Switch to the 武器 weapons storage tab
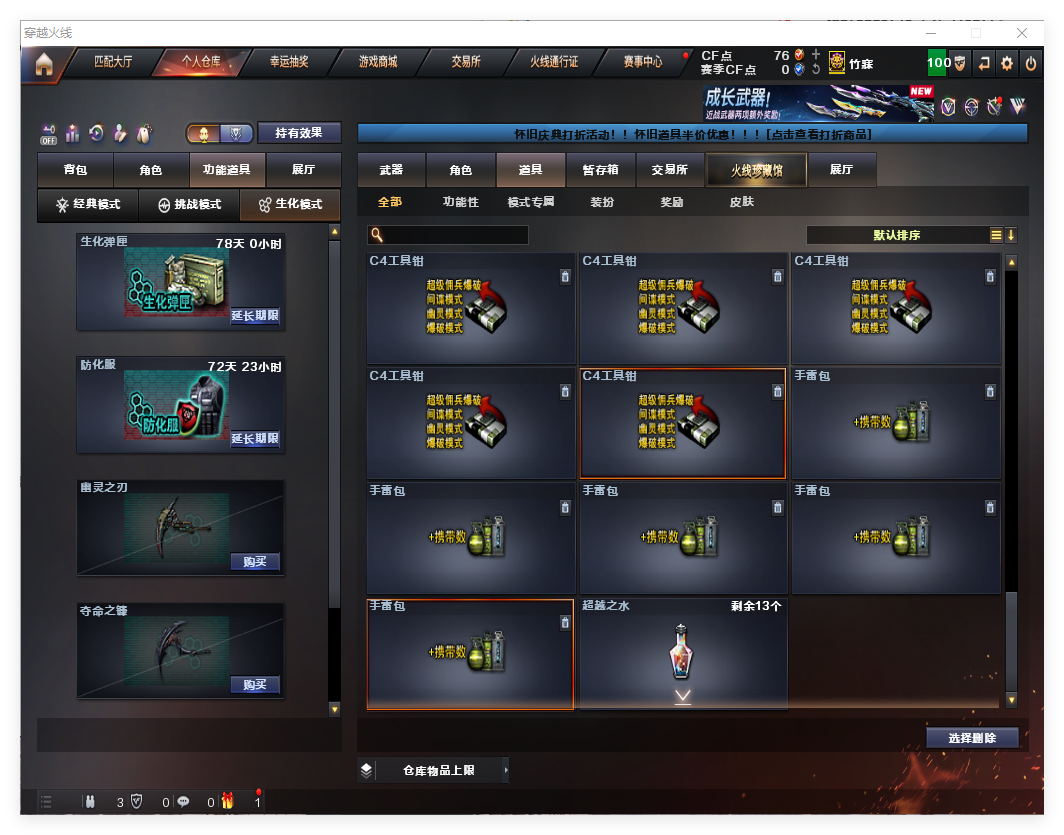 point(391,170)
